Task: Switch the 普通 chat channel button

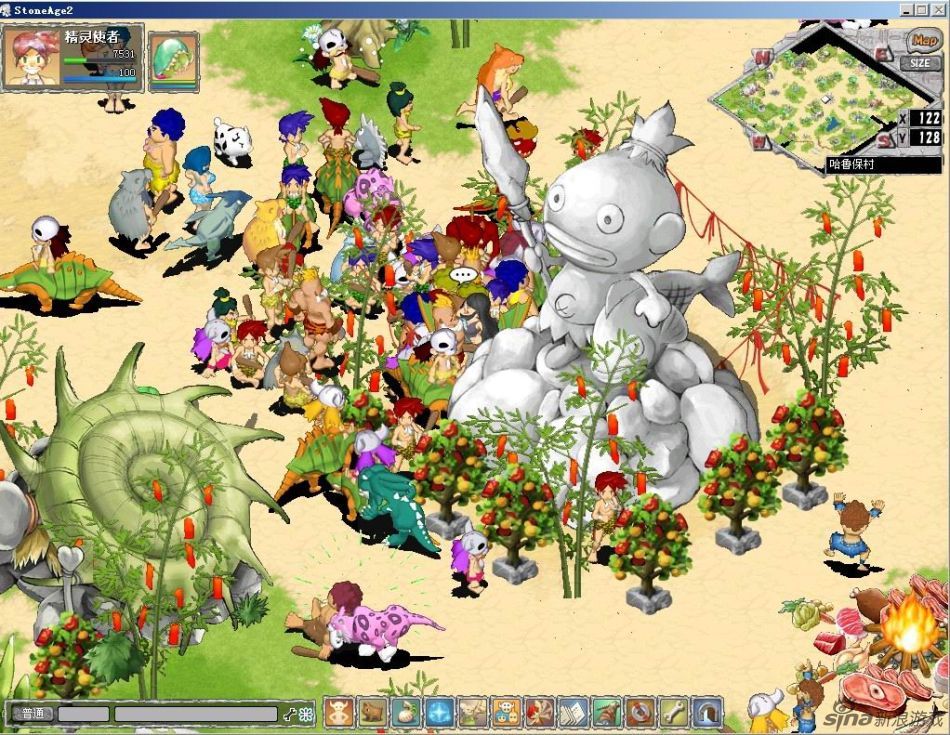Action: (x=32, y=713)
